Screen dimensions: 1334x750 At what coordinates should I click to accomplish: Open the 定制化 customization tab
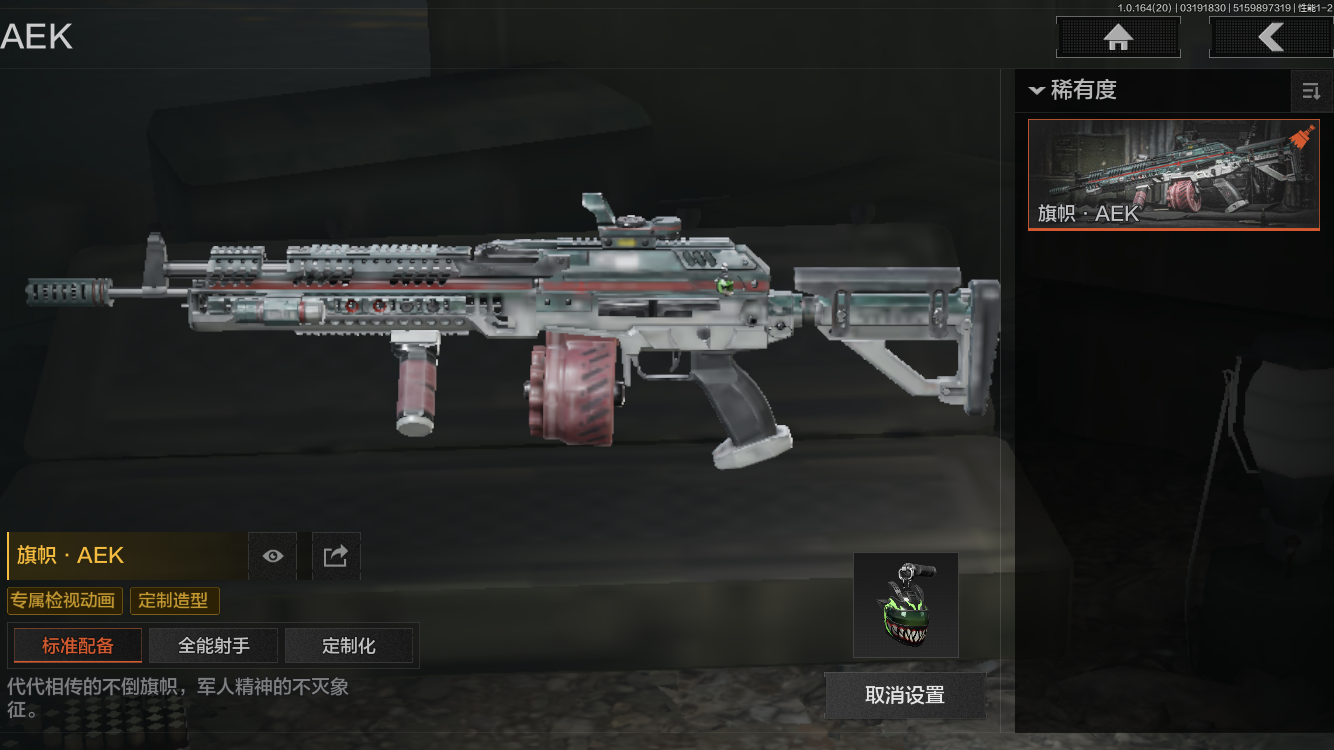pyautogui.click(x=349, y=646)
